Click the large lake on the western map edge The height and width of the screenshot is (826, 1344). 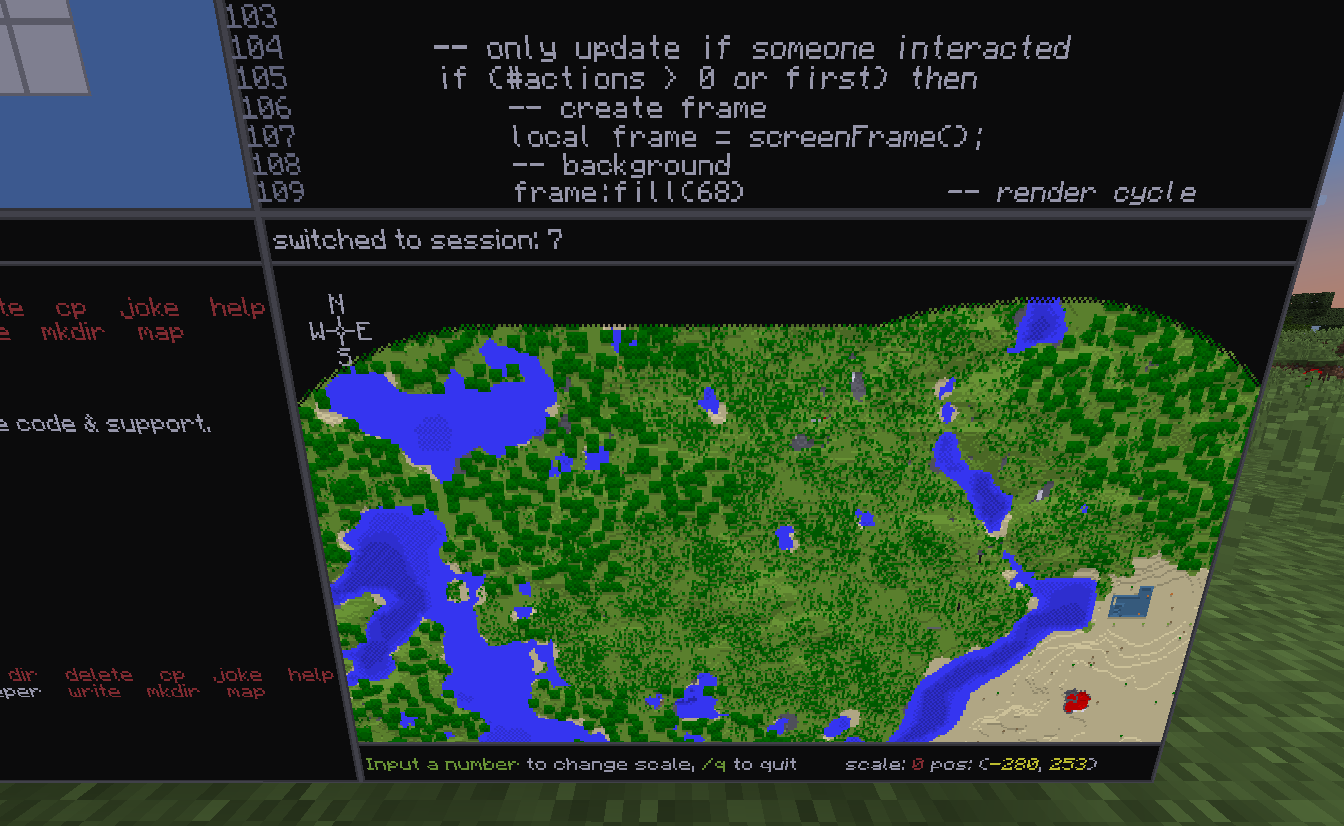point(430,415)
